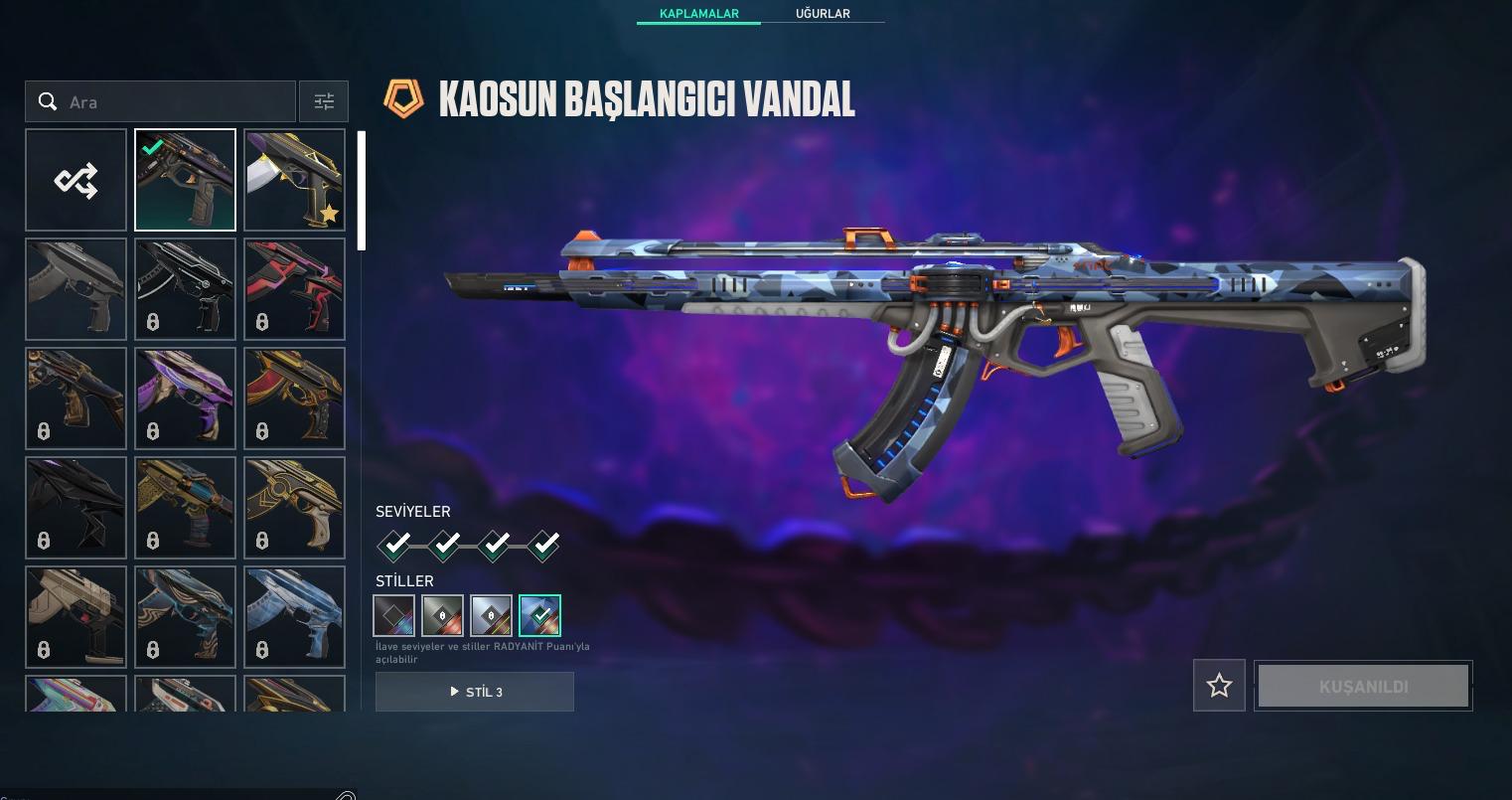This screenshot has height=800, width=1512.
Task: Select the currently checked Stil 3 variant
Action: pos(539,615)
